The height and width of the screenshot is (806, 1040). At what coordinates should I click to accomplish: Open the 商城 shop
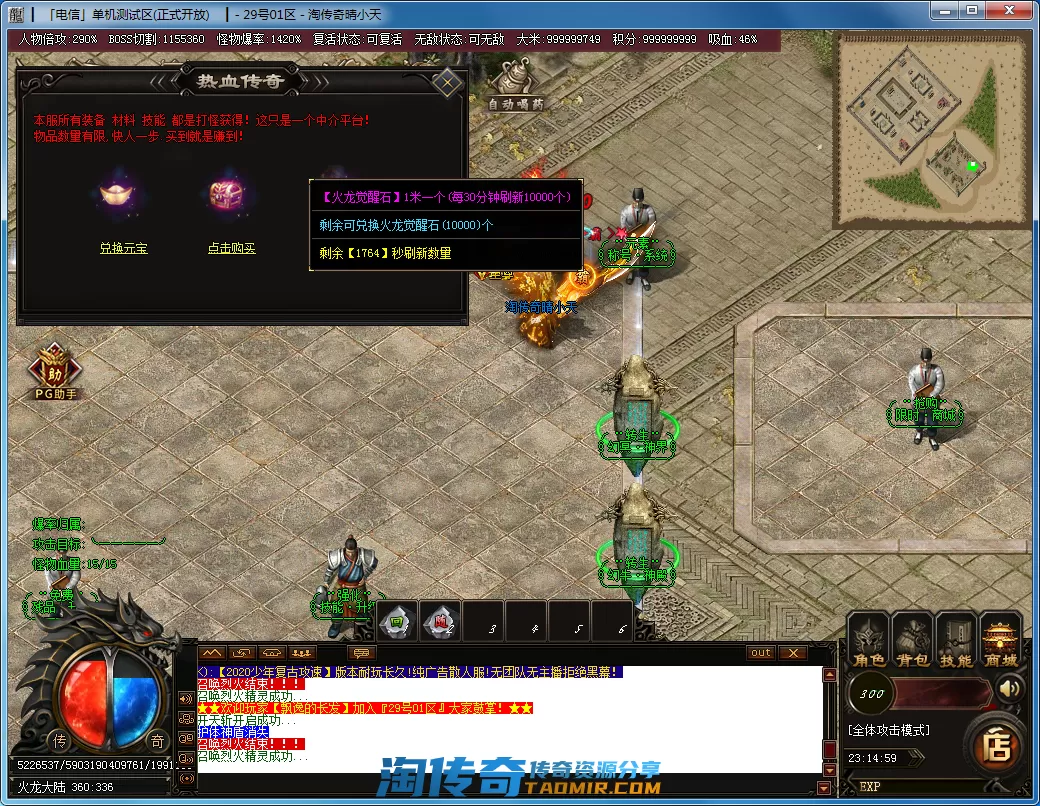(x=1000, y=642)
